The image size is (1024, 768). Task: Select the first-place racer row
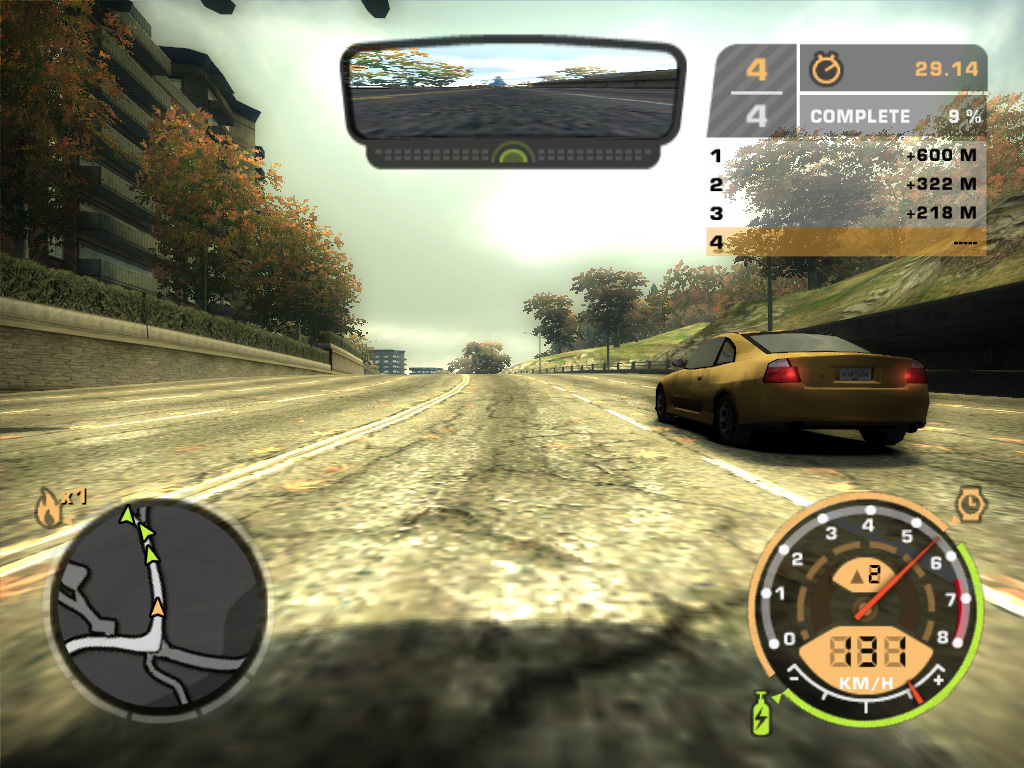click(845, 156)
